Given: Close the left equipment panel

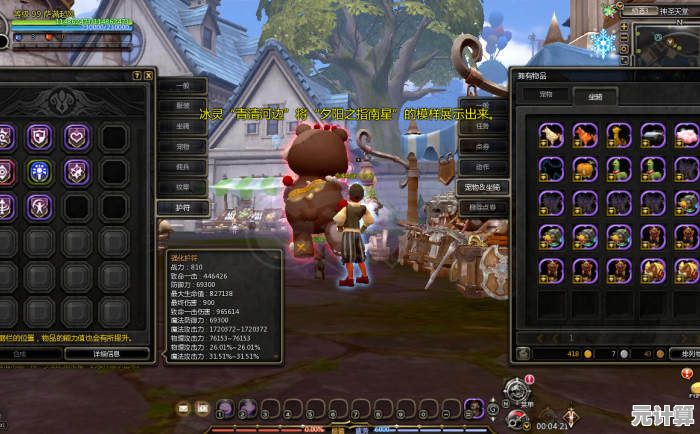Looking at the screenshot, I should click(148, 75).
